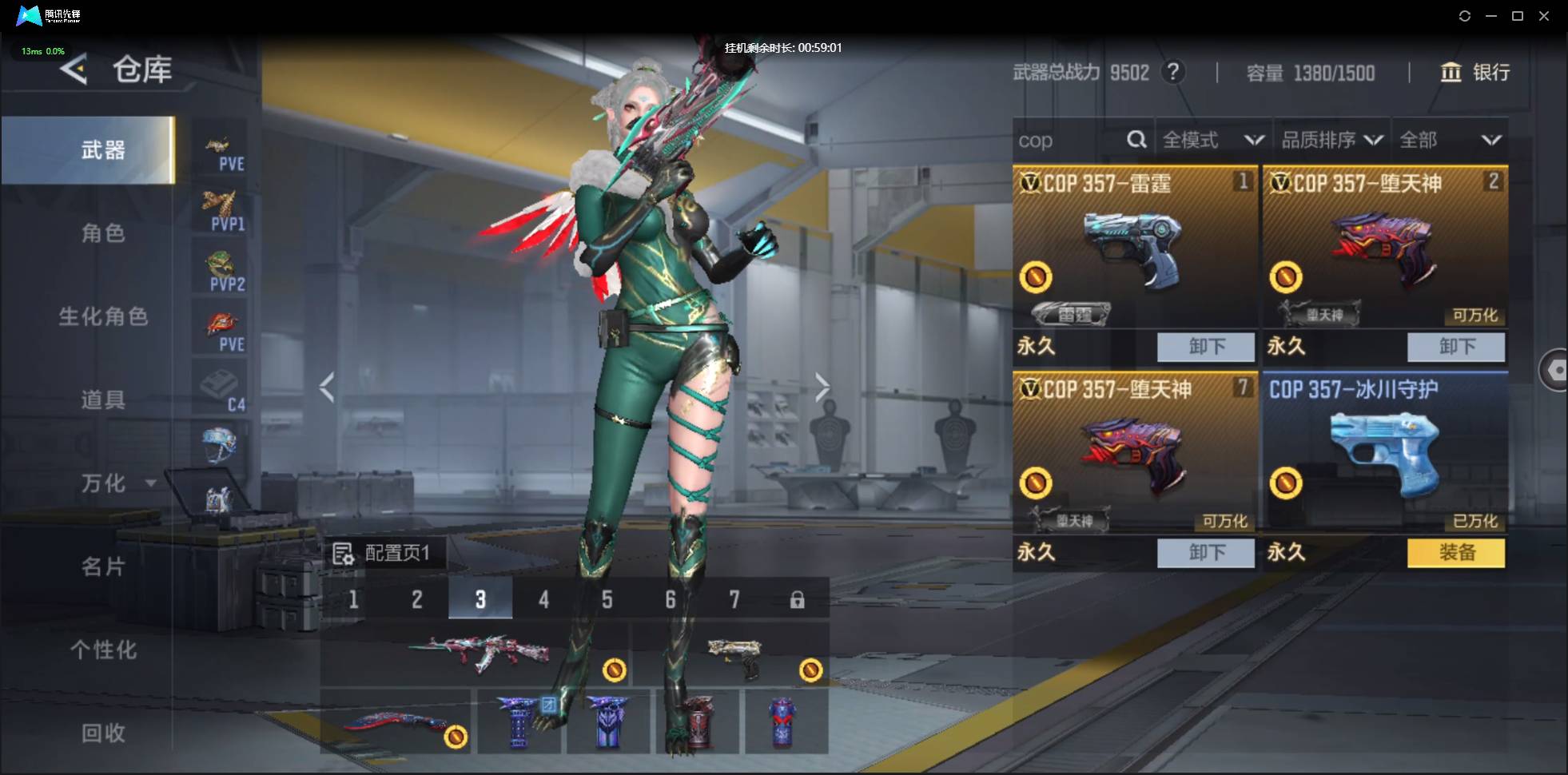Open the 回收 section
This screenshot has height=775, width=1568.
[103, 733]
